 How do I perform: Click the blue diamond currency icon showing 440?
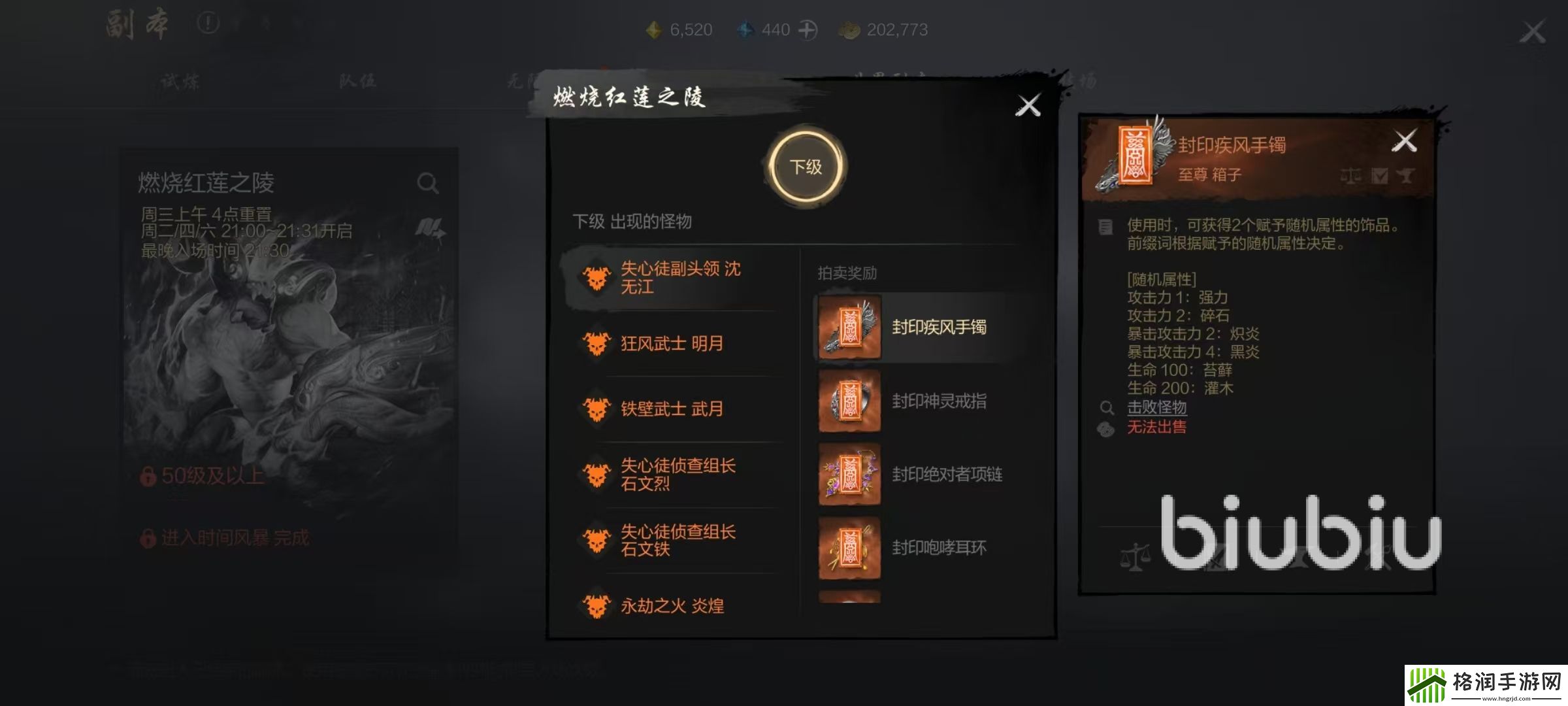click(745, 29)
